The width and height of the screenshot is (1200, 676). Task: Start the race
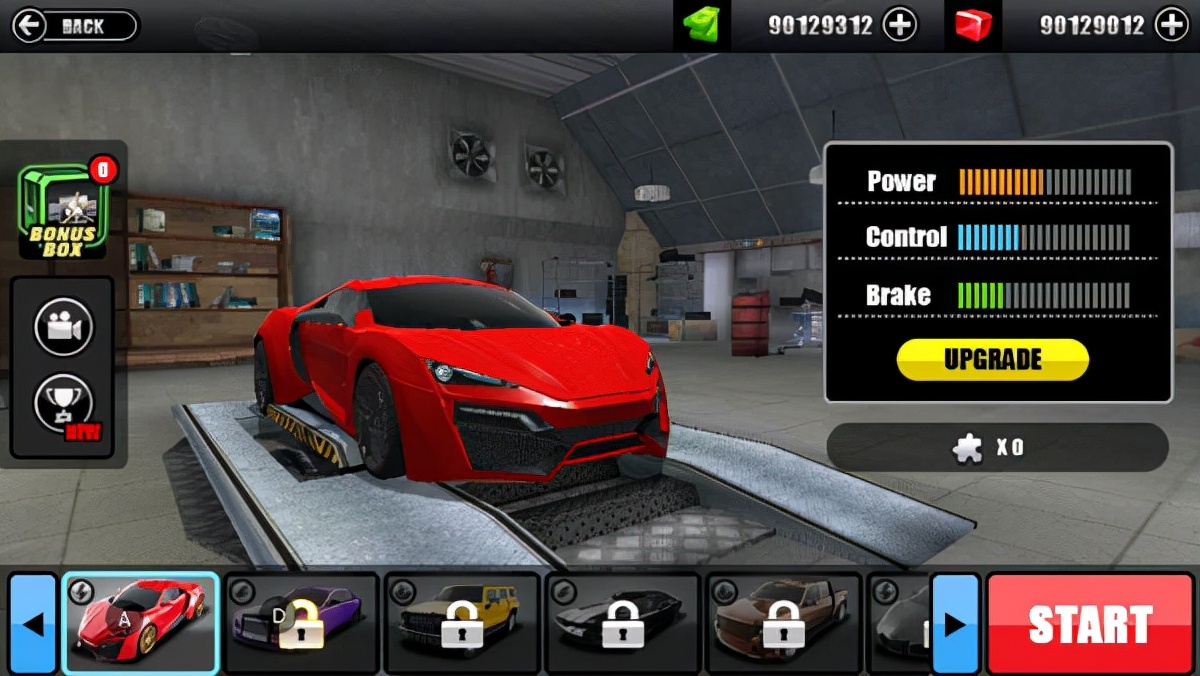[x=1090, y=624]
